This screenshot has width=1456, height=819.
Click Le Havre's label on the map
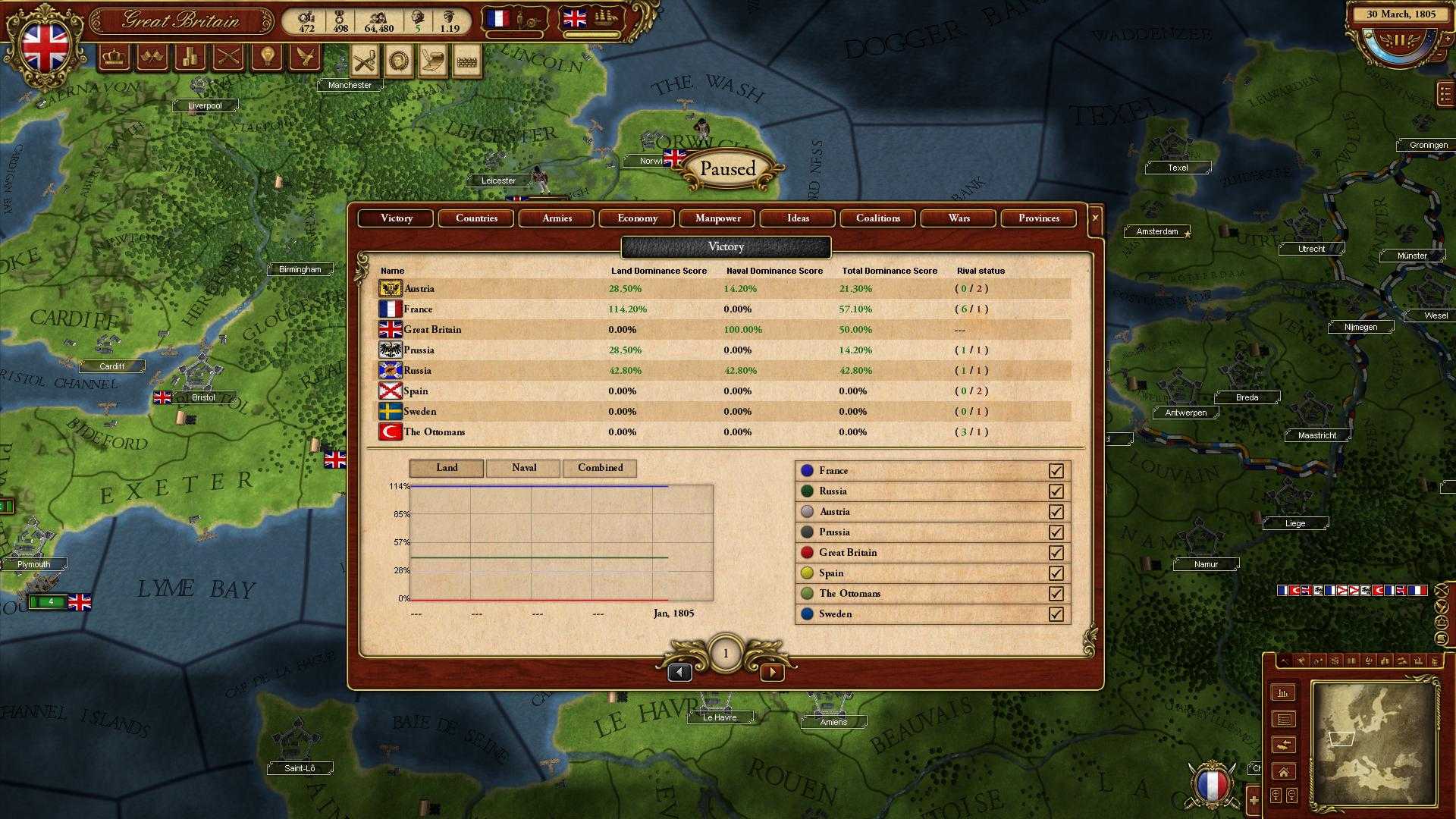tap(719, 717)
